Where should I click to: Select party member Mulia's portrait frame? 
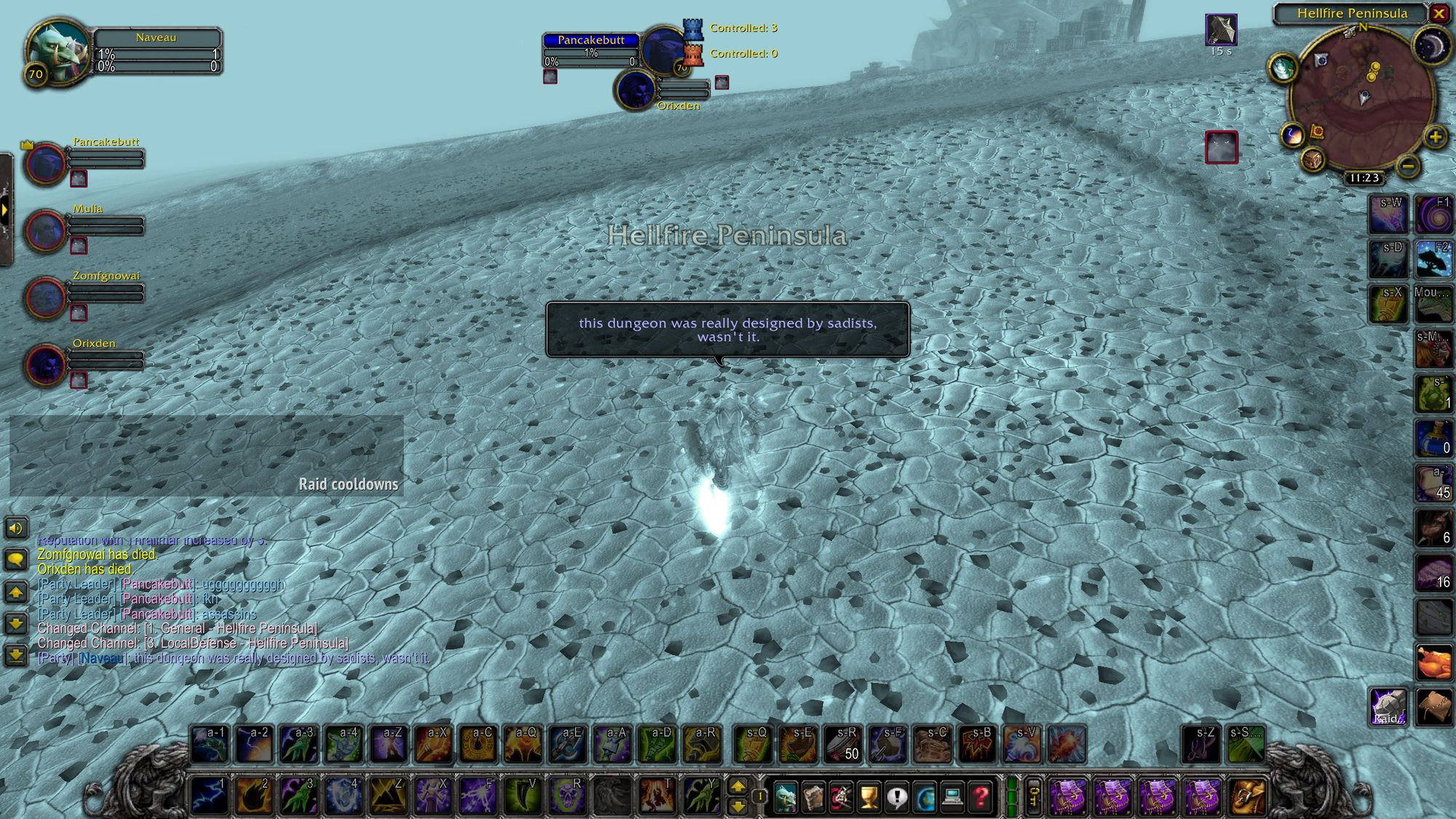tap(46, 230)
